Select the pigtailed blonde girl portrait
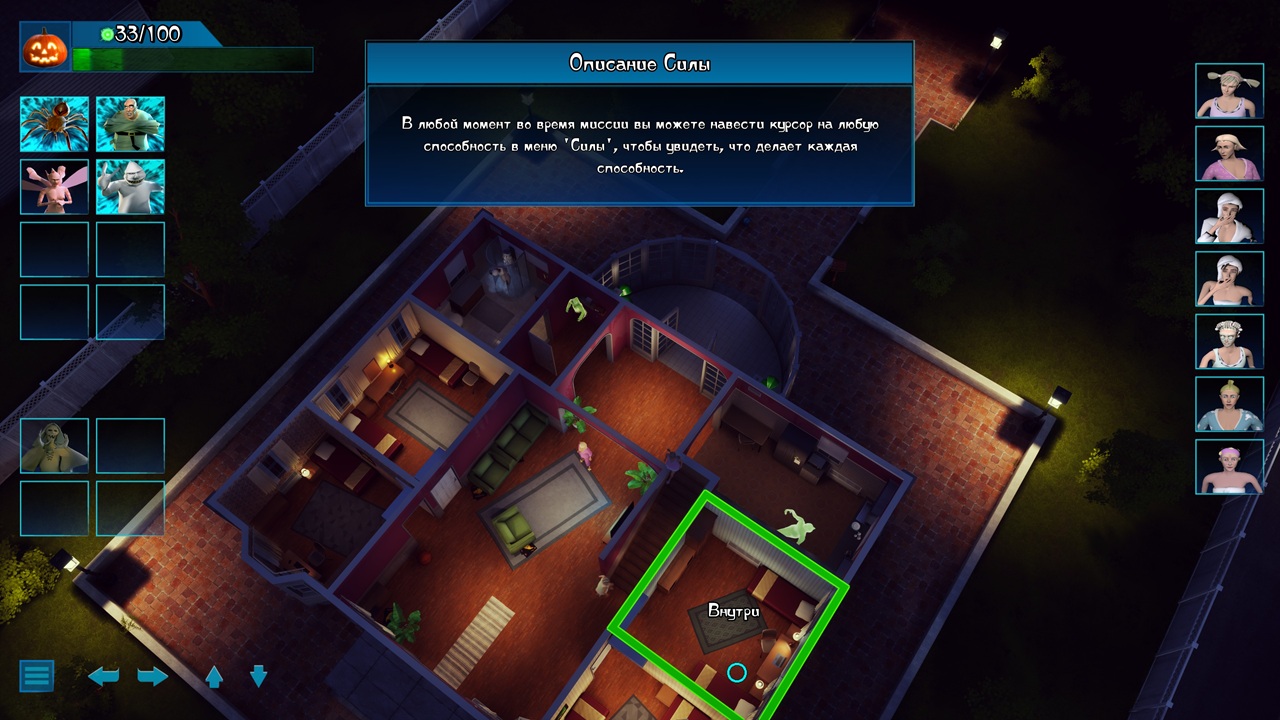 1229,91
